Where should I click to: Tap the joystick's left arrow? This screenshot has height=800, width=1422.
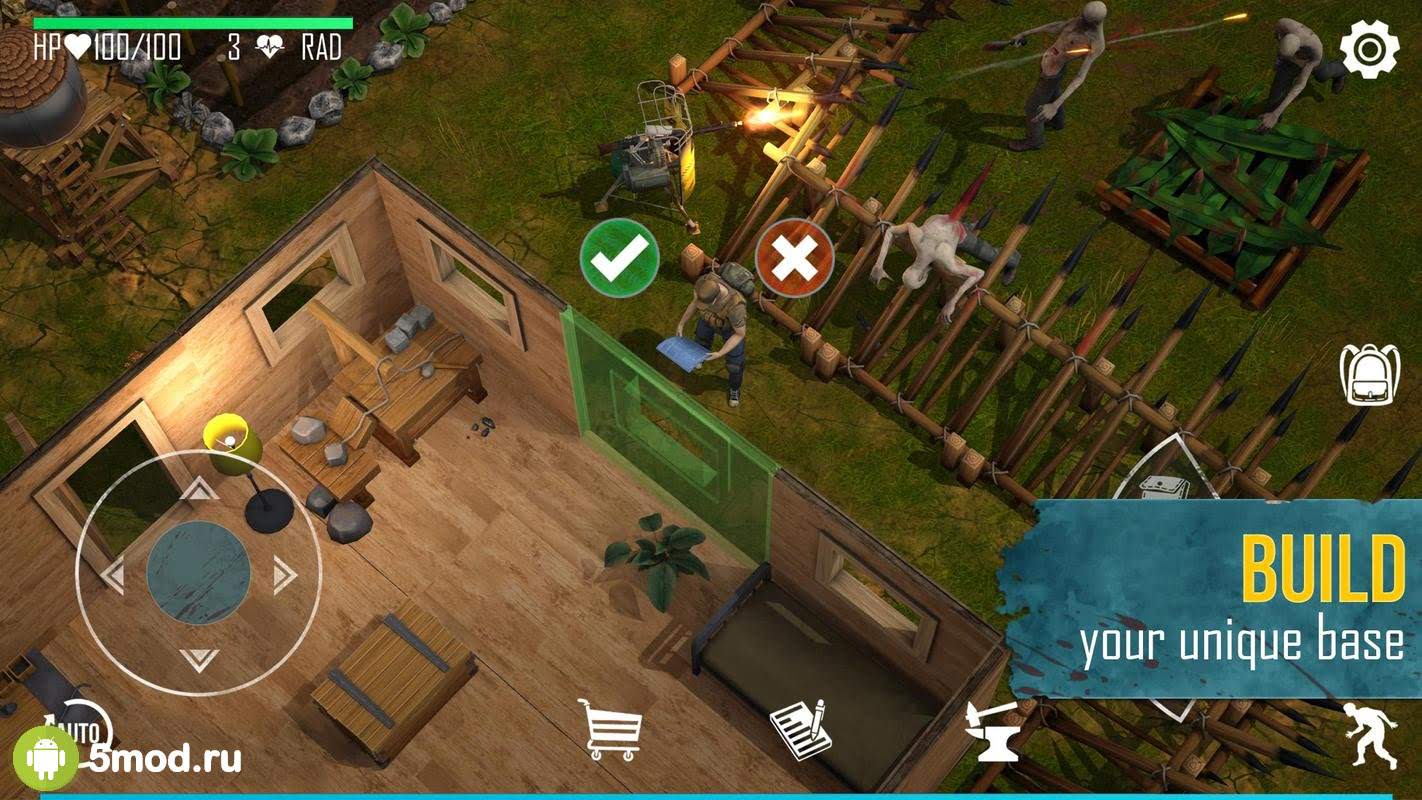[112, 574]
